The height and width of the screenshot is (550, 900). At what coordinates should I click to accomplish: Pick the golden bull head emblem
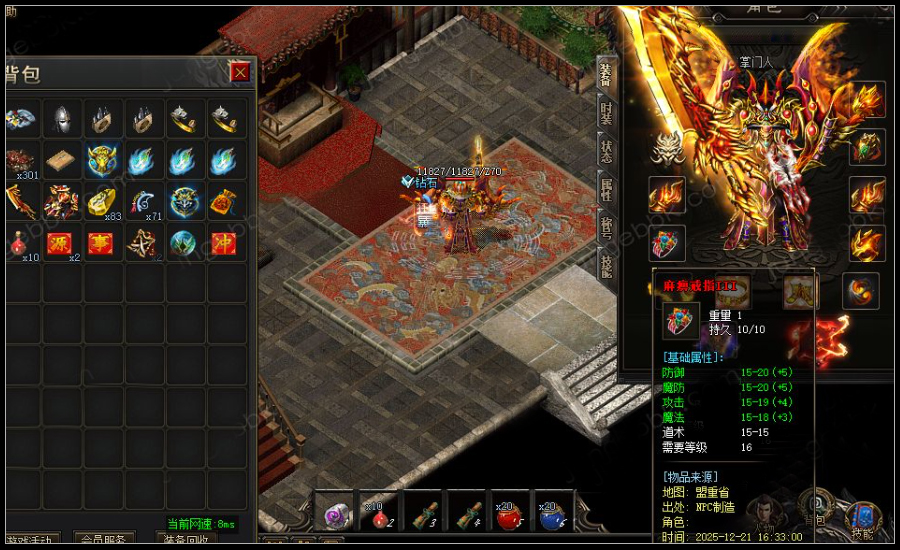pyautogui.click(x=102, y=160)
